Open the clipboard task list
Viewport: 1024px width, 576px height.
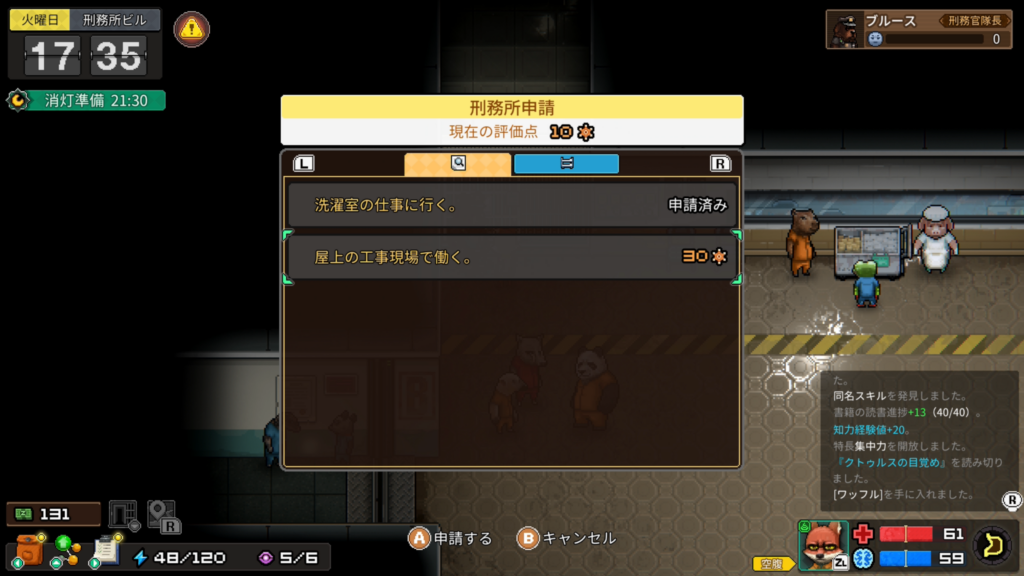(x=106, y=549)
